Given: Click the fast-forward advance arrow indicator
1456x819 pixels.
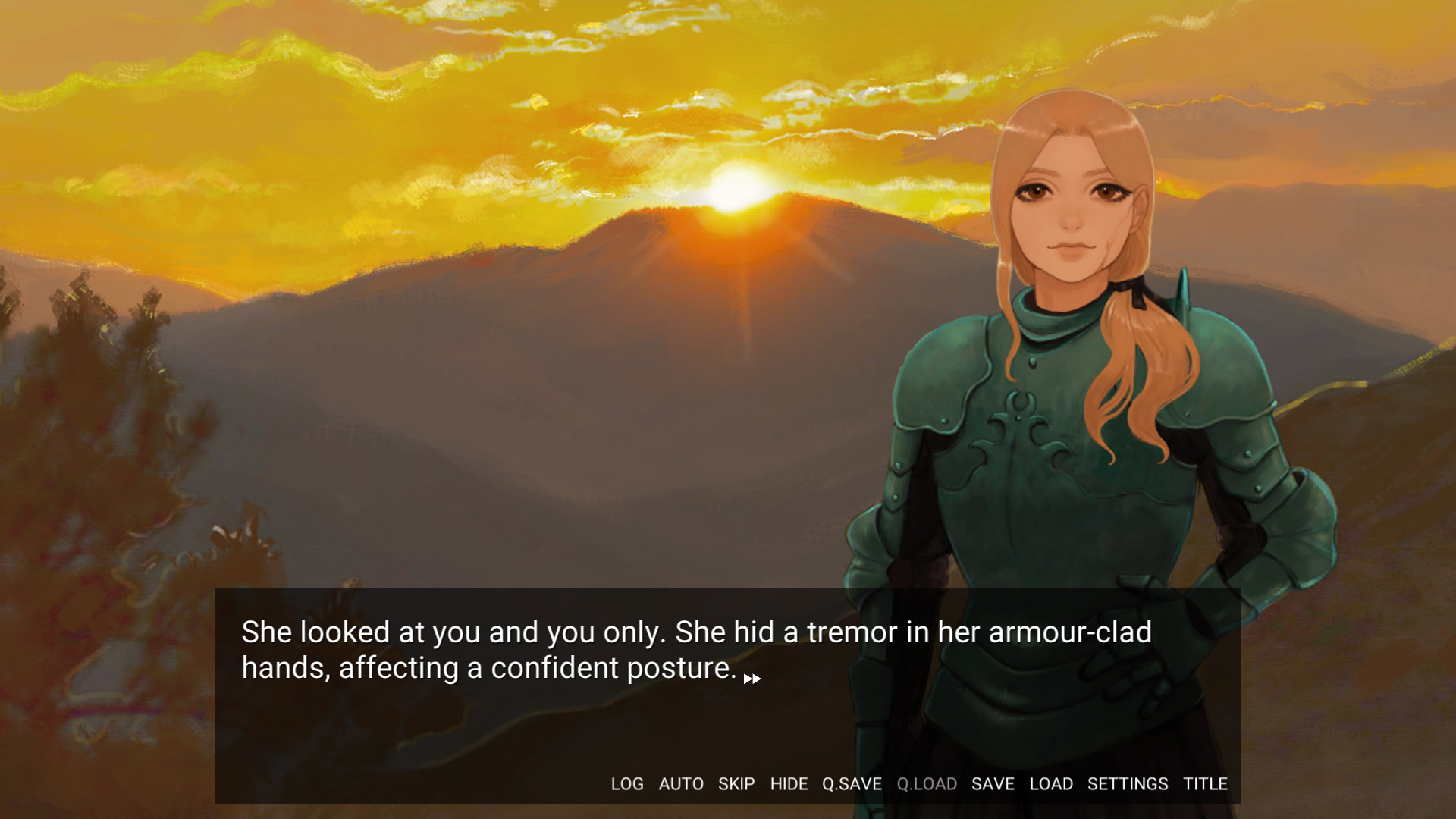Looking at the screenshot, I should (752, 680).
